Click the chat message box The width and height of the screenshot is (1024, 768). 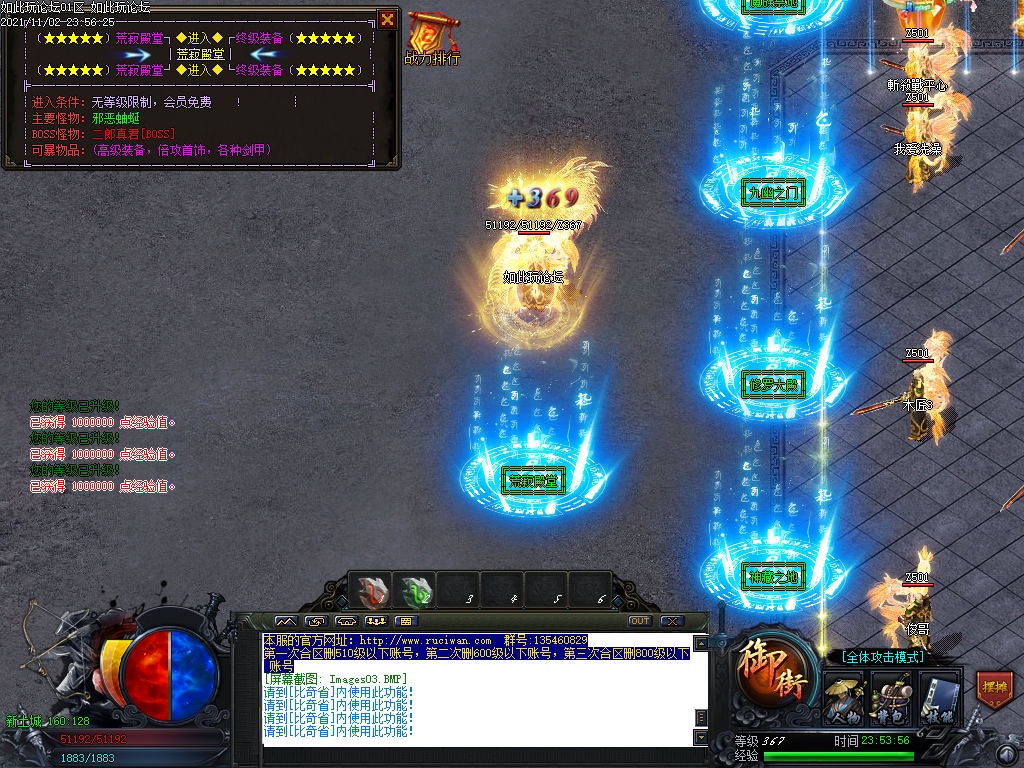478,688
